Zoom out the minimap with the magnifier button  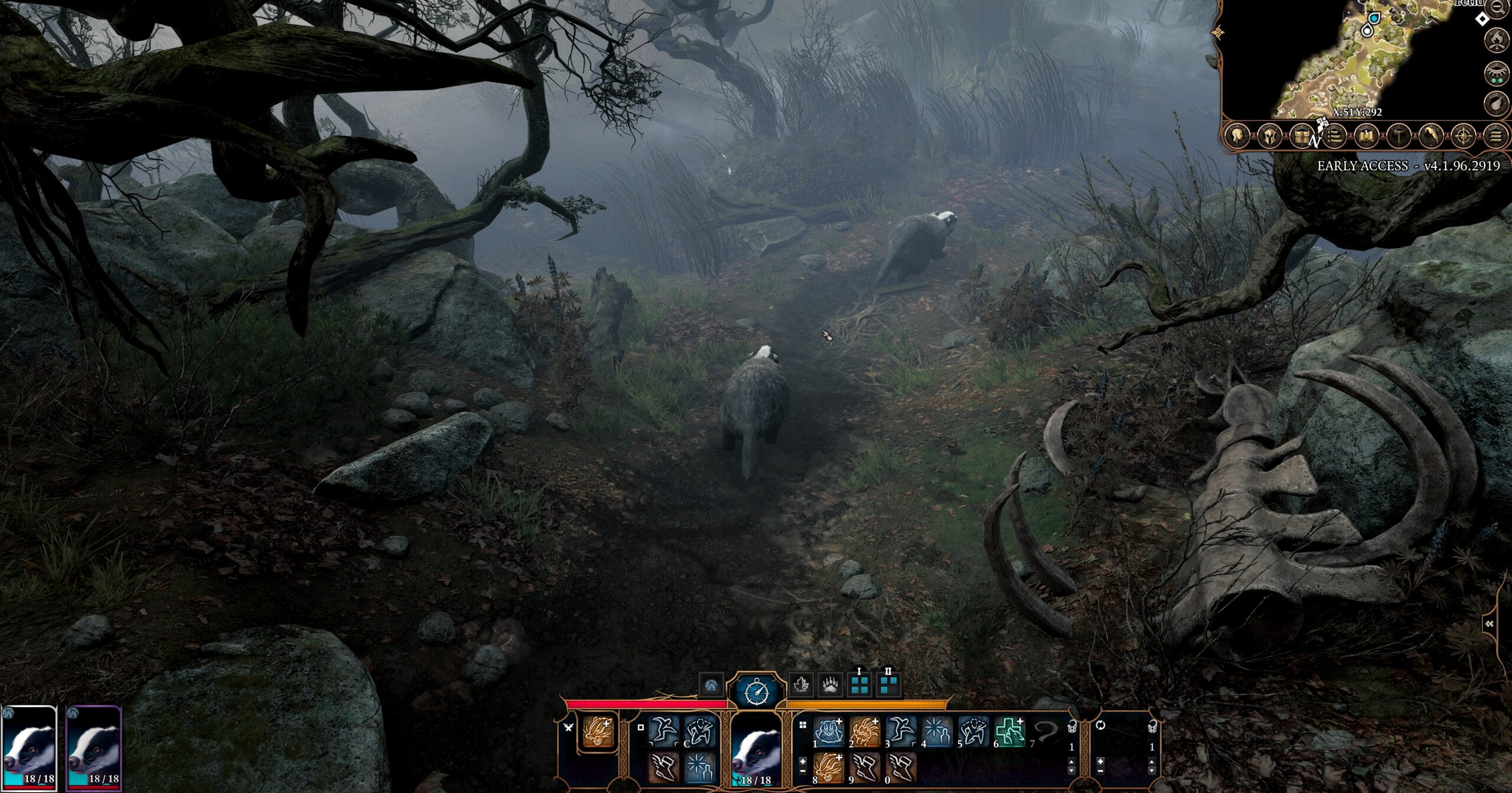click(x=1497, y=7)
